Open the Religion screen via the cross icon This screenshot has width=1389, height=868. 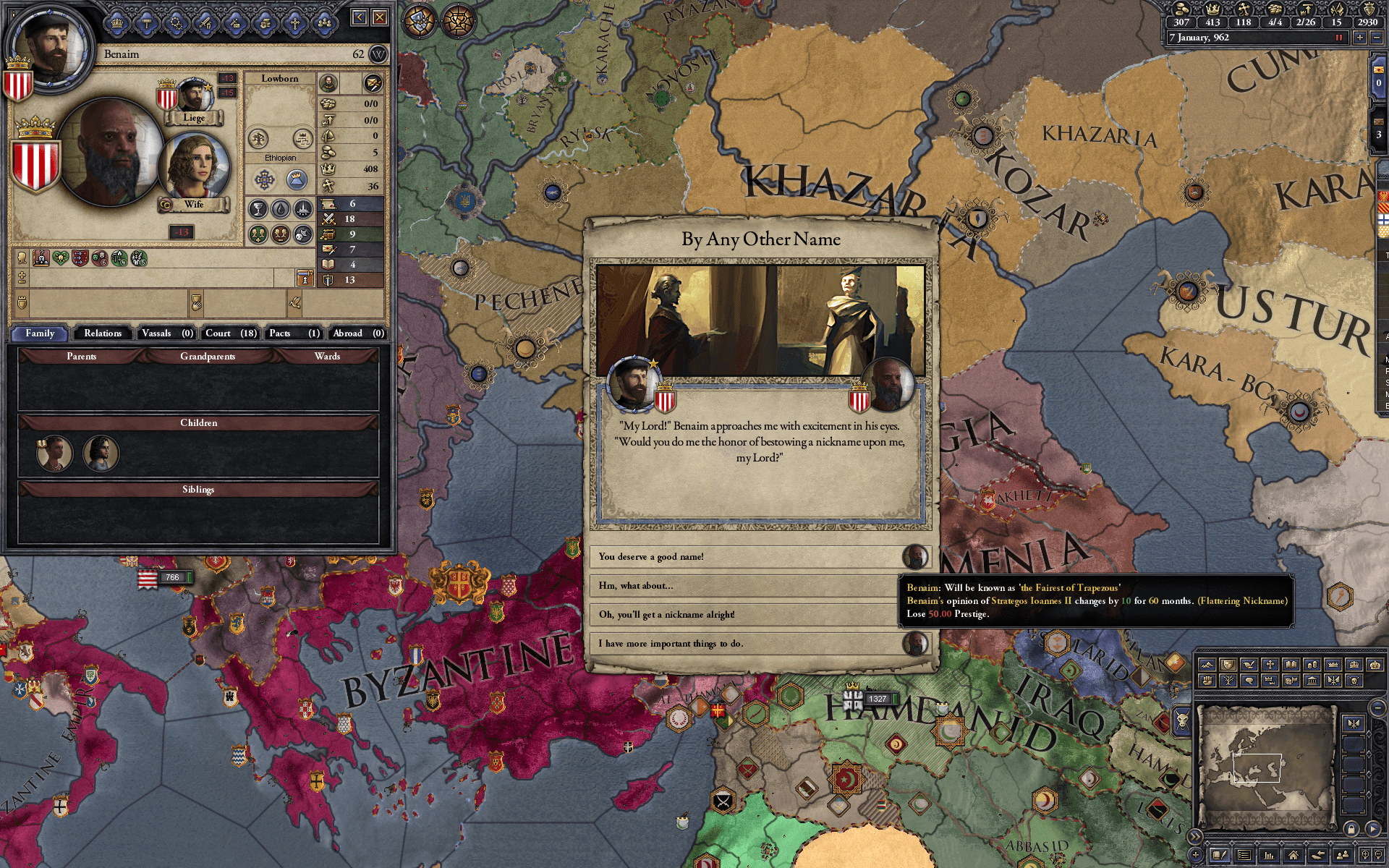[x=295, y=23]
